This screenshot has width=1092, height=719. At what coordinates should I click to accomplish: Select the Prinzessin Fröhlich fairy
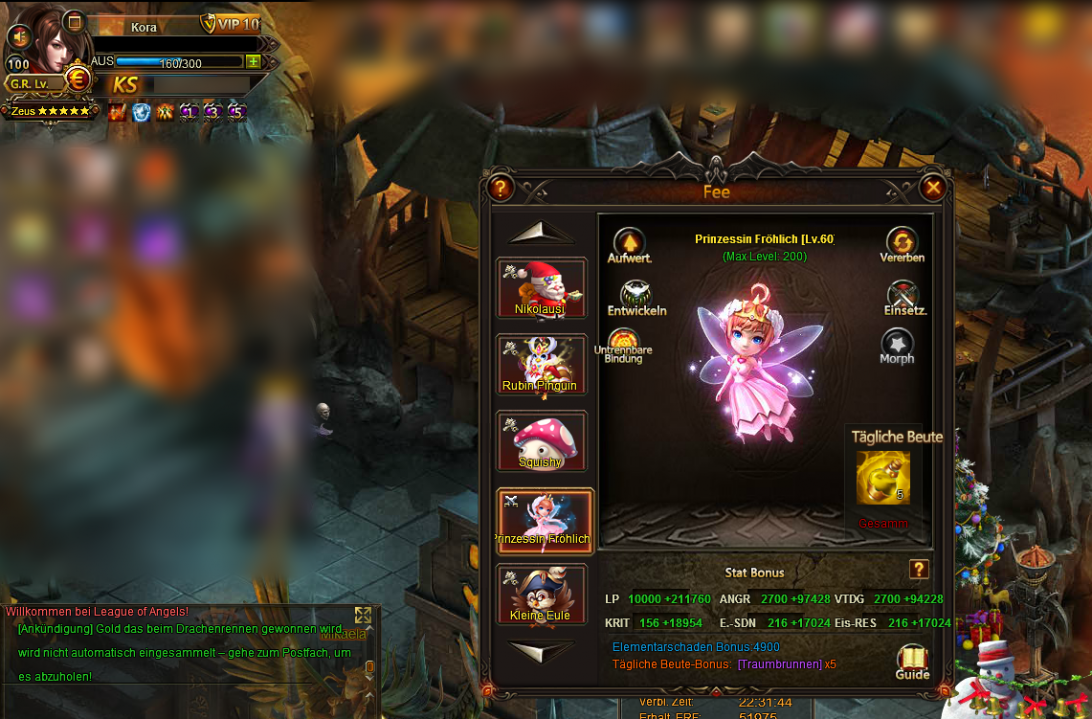pos(544,520)
